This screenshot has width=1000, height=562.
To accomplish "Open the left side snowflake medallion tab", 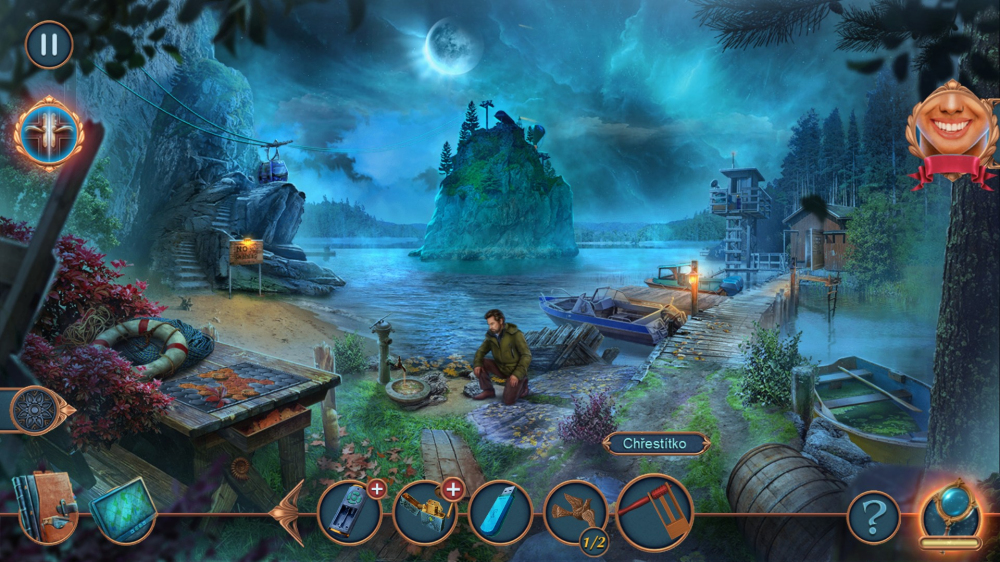I will pyautogui.click(x=37, y=410).
